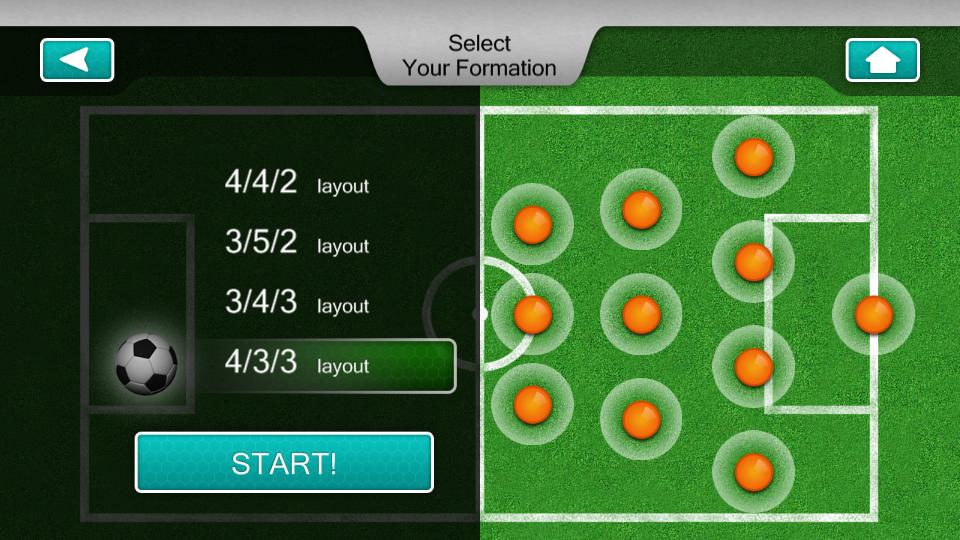Image resolution: width=960 pixels, height=540 pixels.
Task: Pick the 3/4/3 layout
Action: 296,303
